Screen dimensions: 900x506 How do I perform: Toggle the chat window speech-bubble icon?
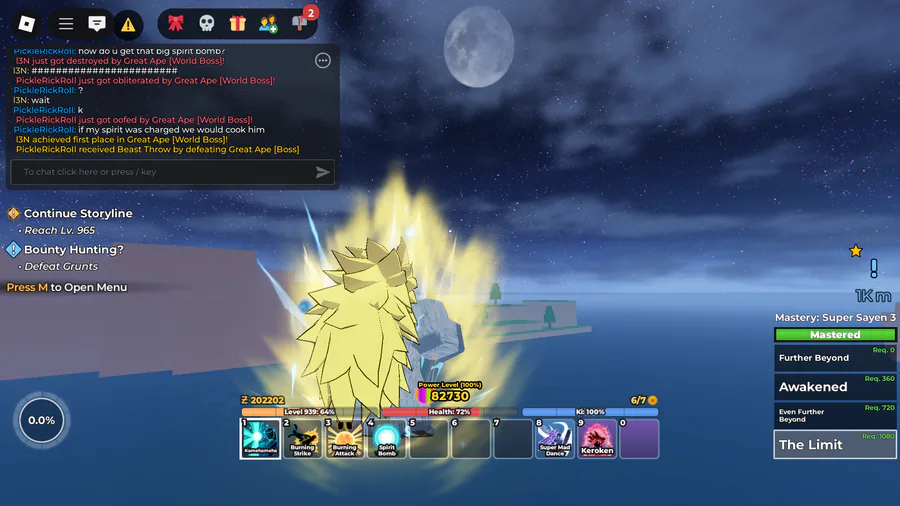(97, 23)
